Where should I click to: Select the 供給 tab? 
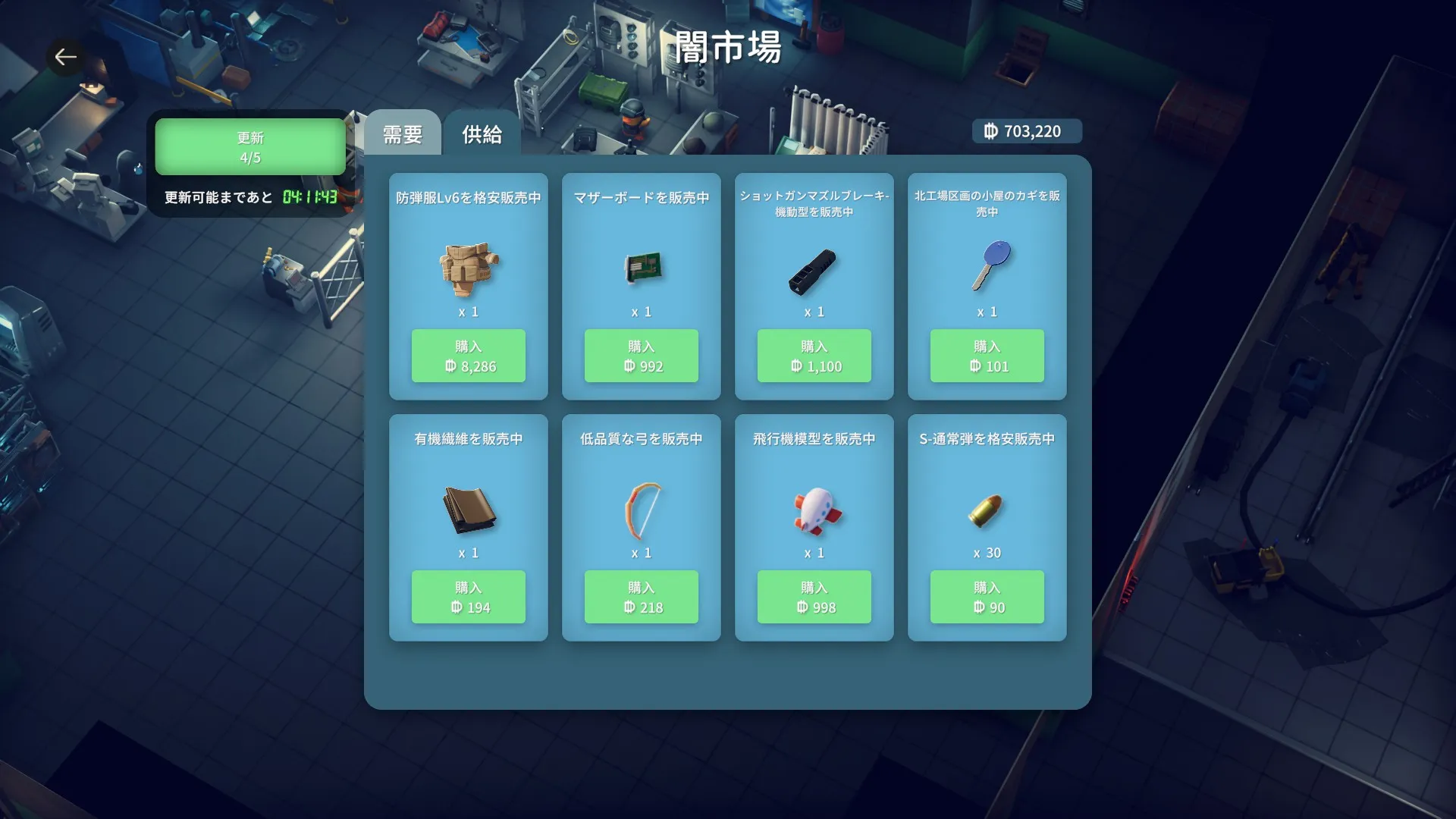tap(482, 134)
